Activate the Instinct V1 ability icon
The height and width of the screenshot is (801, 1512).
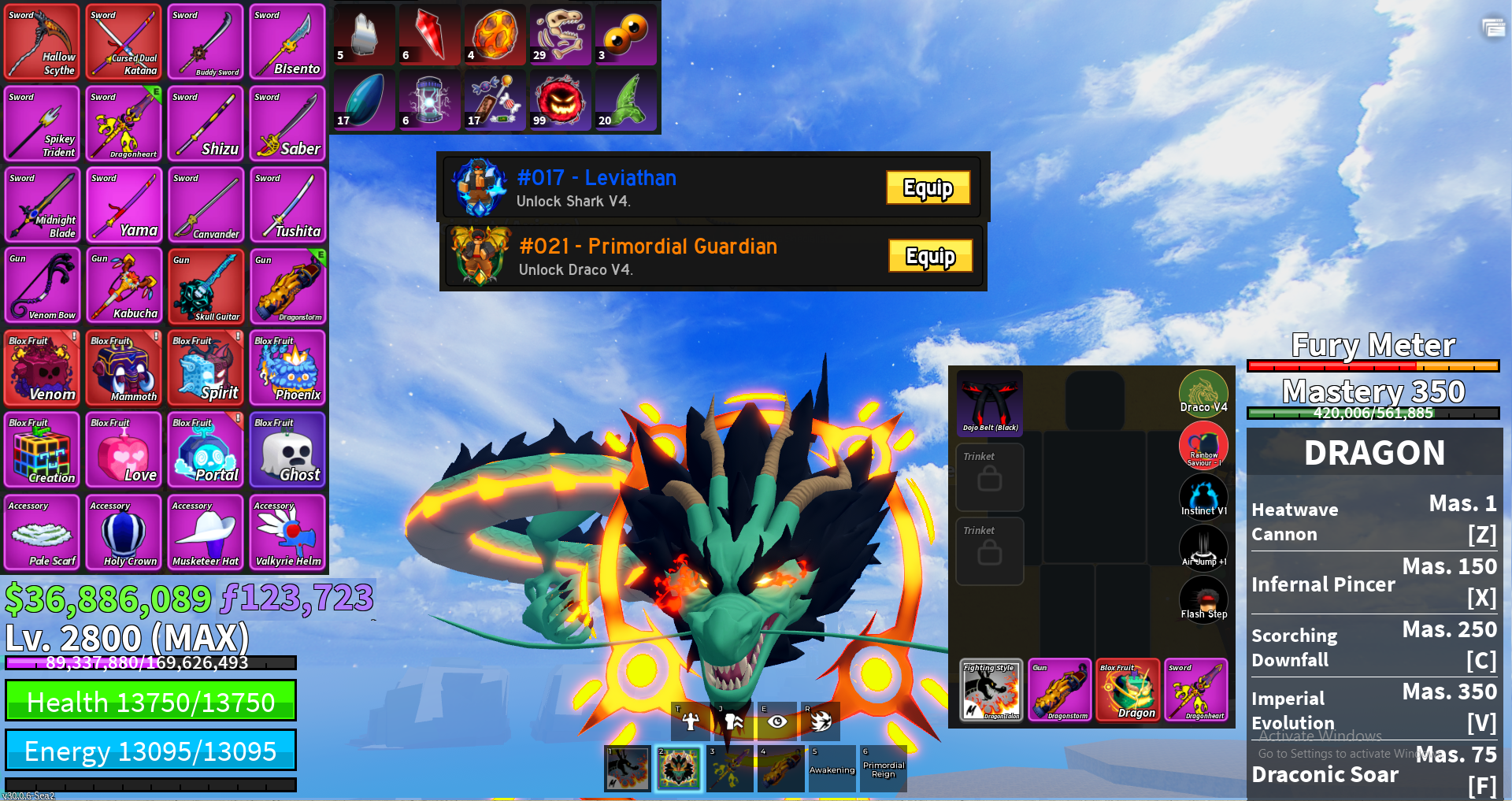(1203, 496)
